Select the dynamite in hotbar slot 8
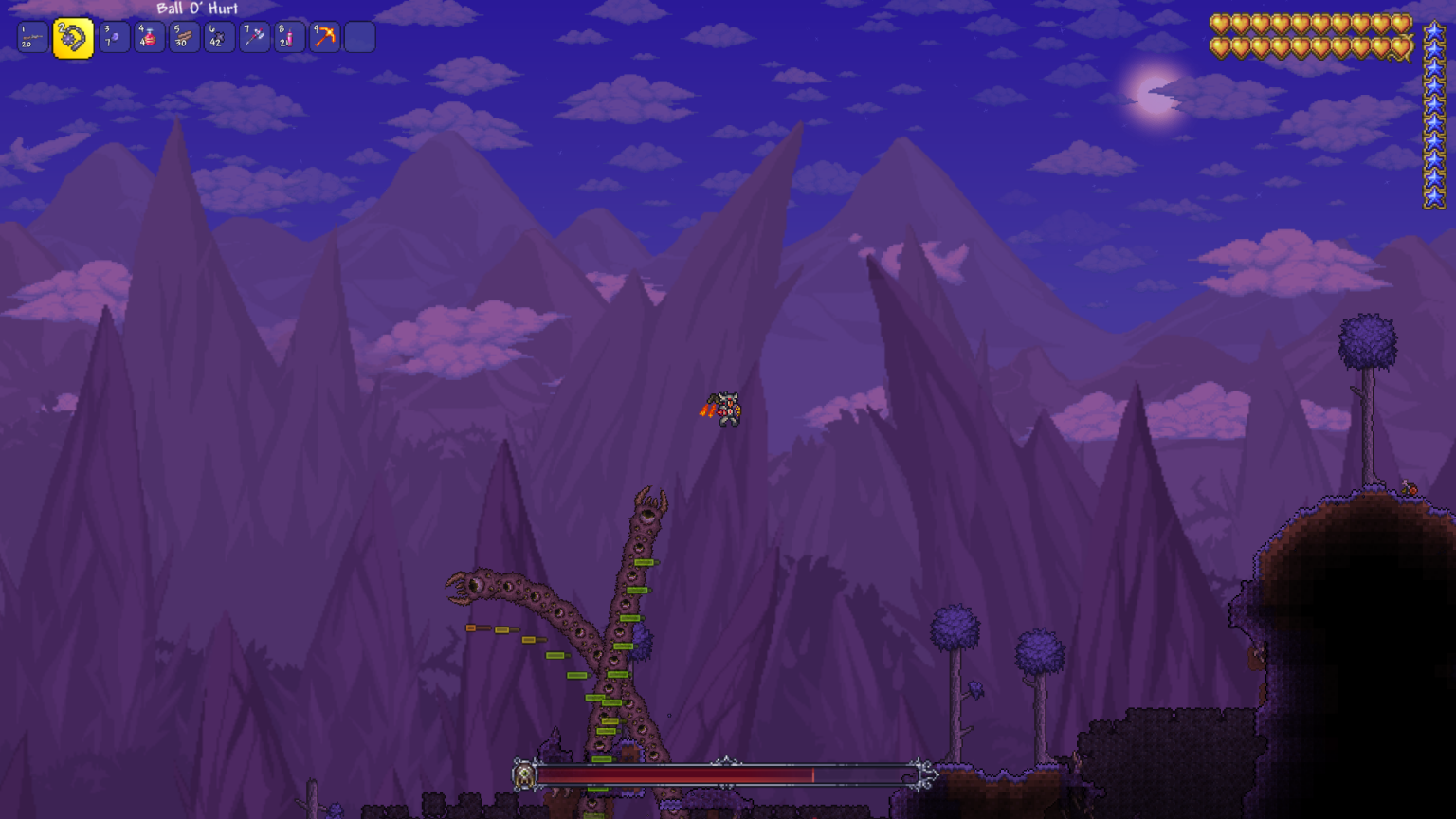 click(x=289, y=36)
